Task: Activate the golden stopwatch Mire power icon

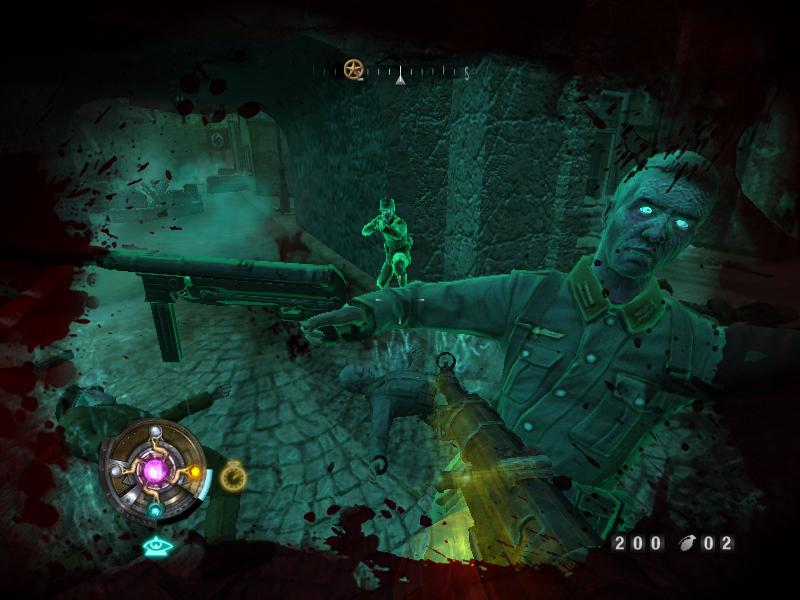Action: (231, 475)
